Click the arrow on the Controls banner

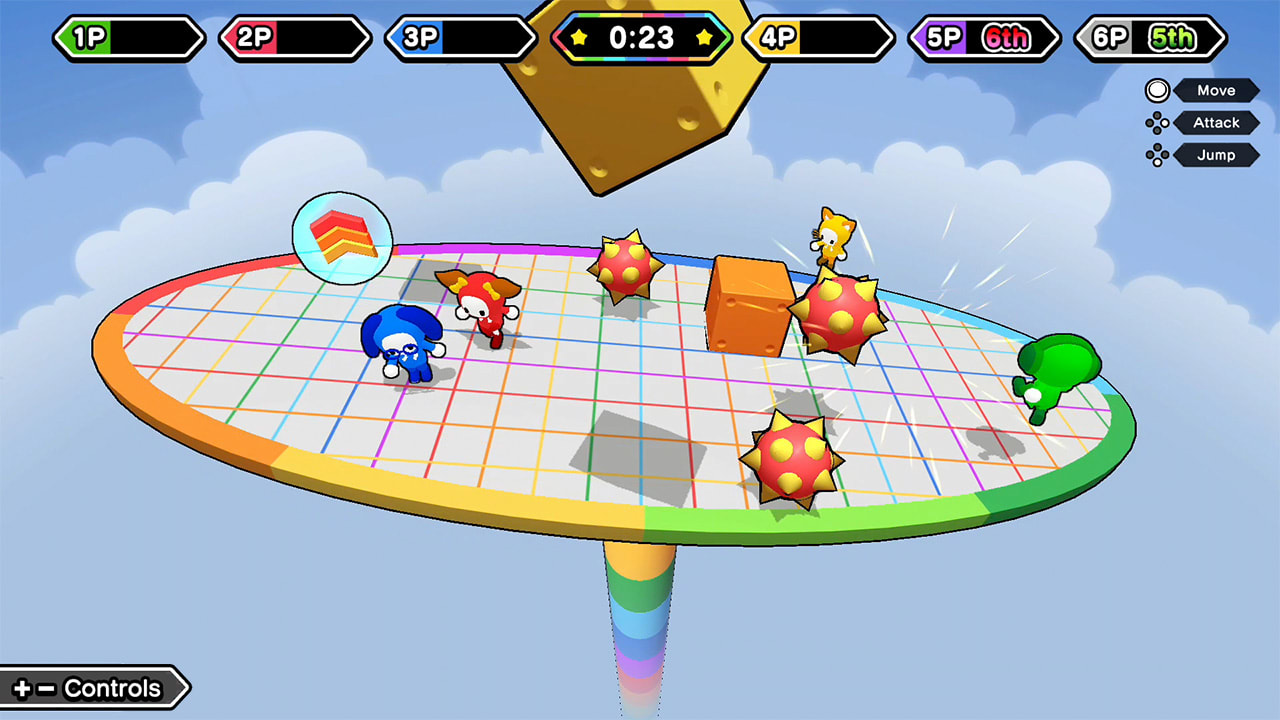(x=185, y=688)
